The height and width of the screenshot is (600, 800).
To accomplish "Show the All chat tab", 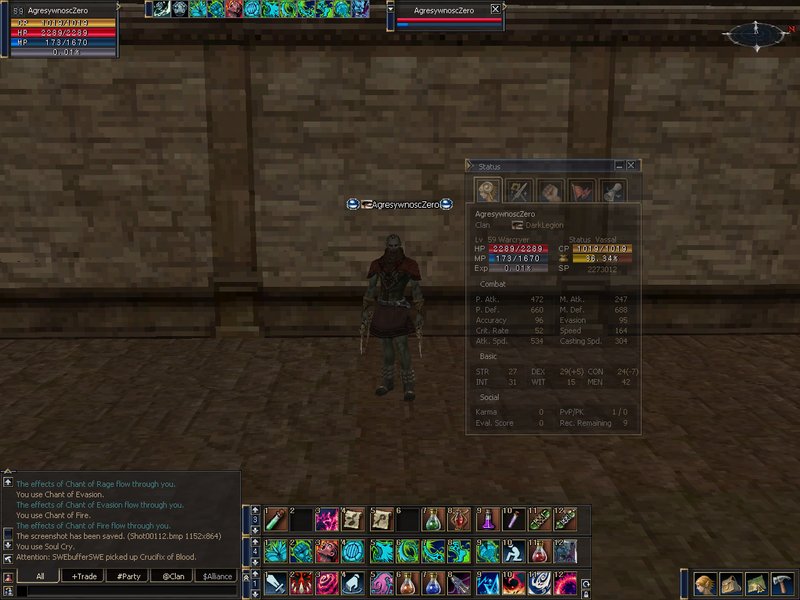I will 40,576.
